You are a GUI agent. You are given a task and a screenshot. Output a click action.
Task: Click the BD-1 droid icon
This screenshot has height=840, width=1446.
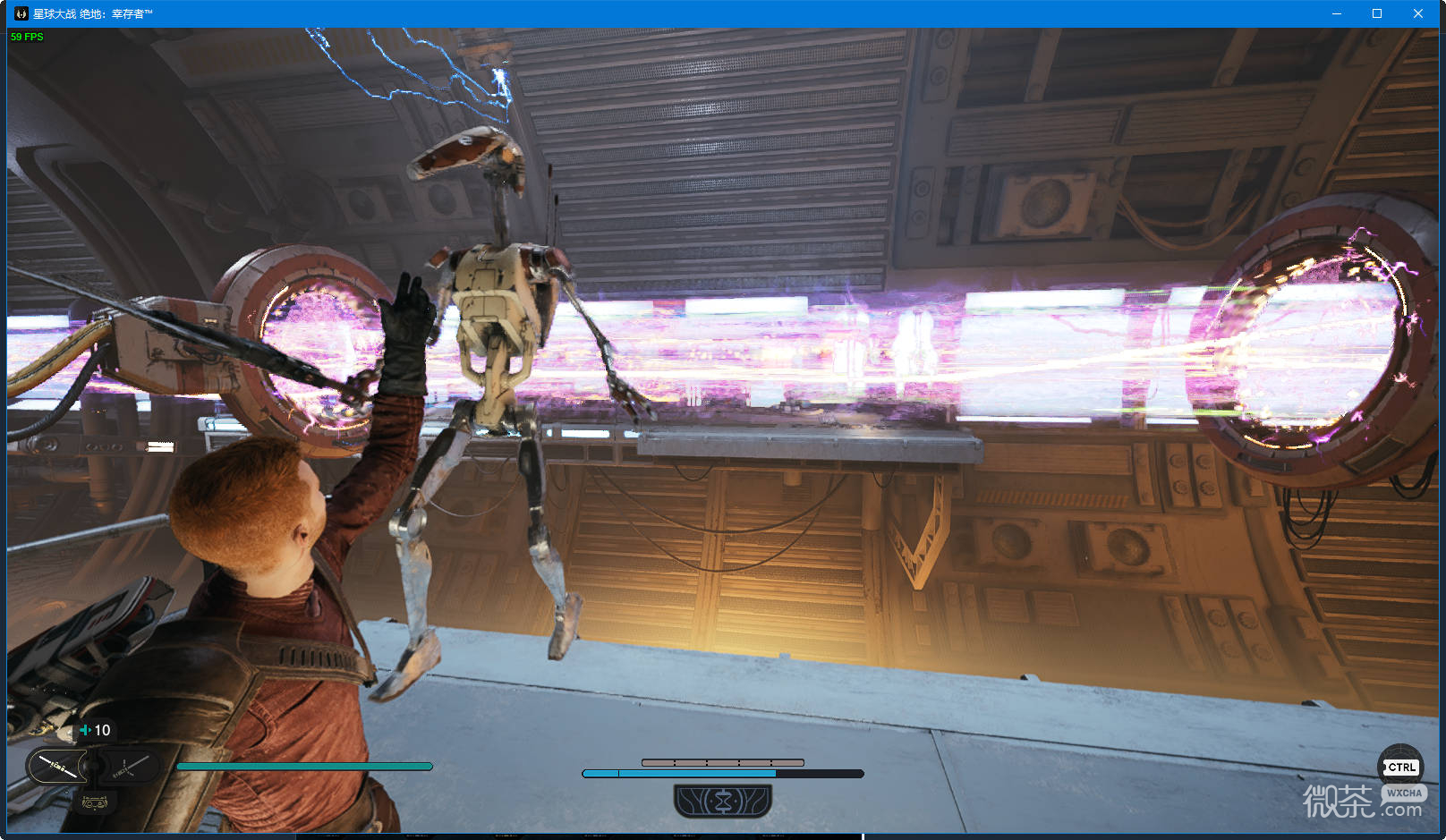tap(94, 802)
